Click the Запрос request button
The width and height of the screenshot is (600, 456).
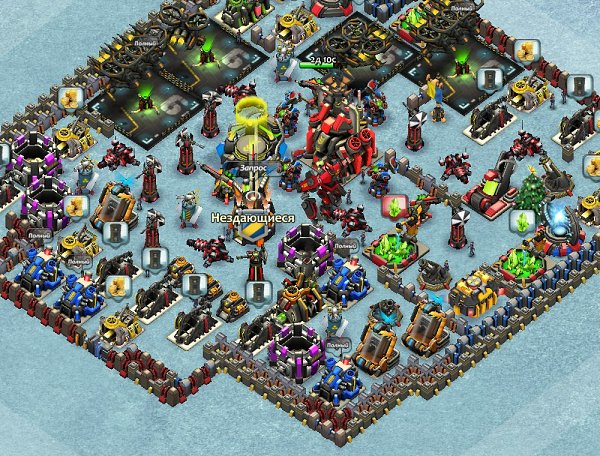click(x=254, y=171)
